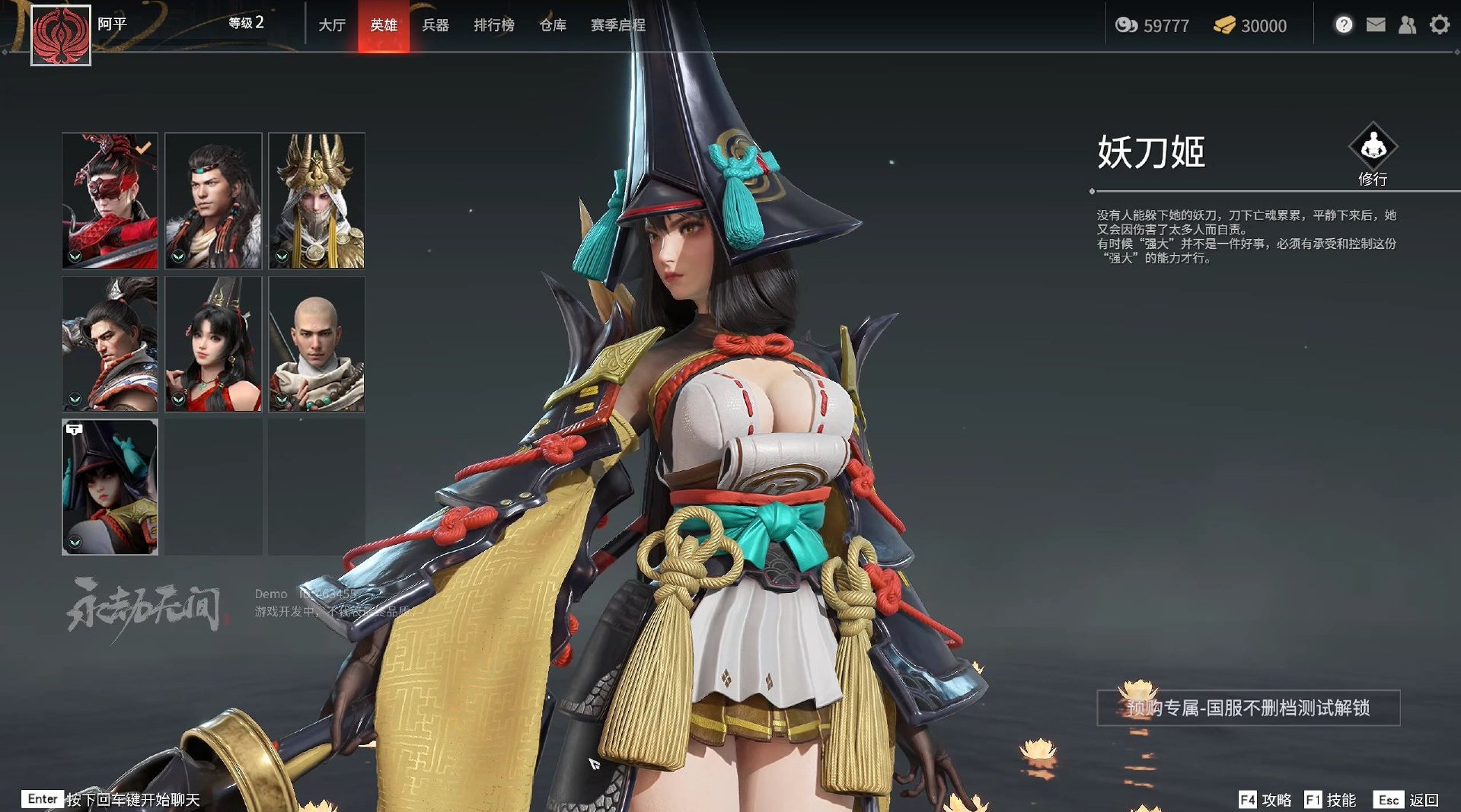Toggle the chevron on the red-masked heroine portrait

pyautogui.click(x=74, y=255)
